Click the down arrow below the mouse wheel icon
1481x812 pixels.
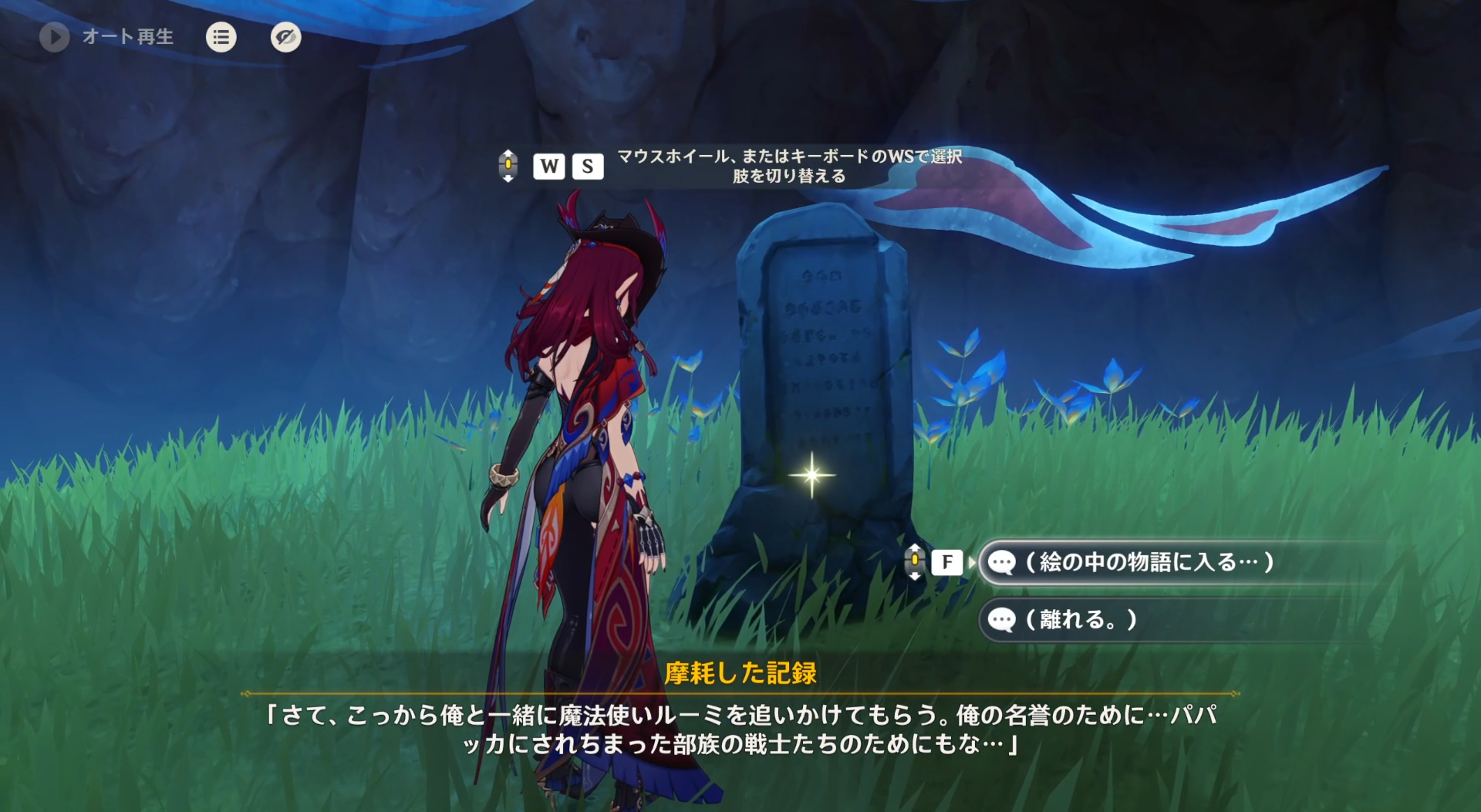pos(509,177)
